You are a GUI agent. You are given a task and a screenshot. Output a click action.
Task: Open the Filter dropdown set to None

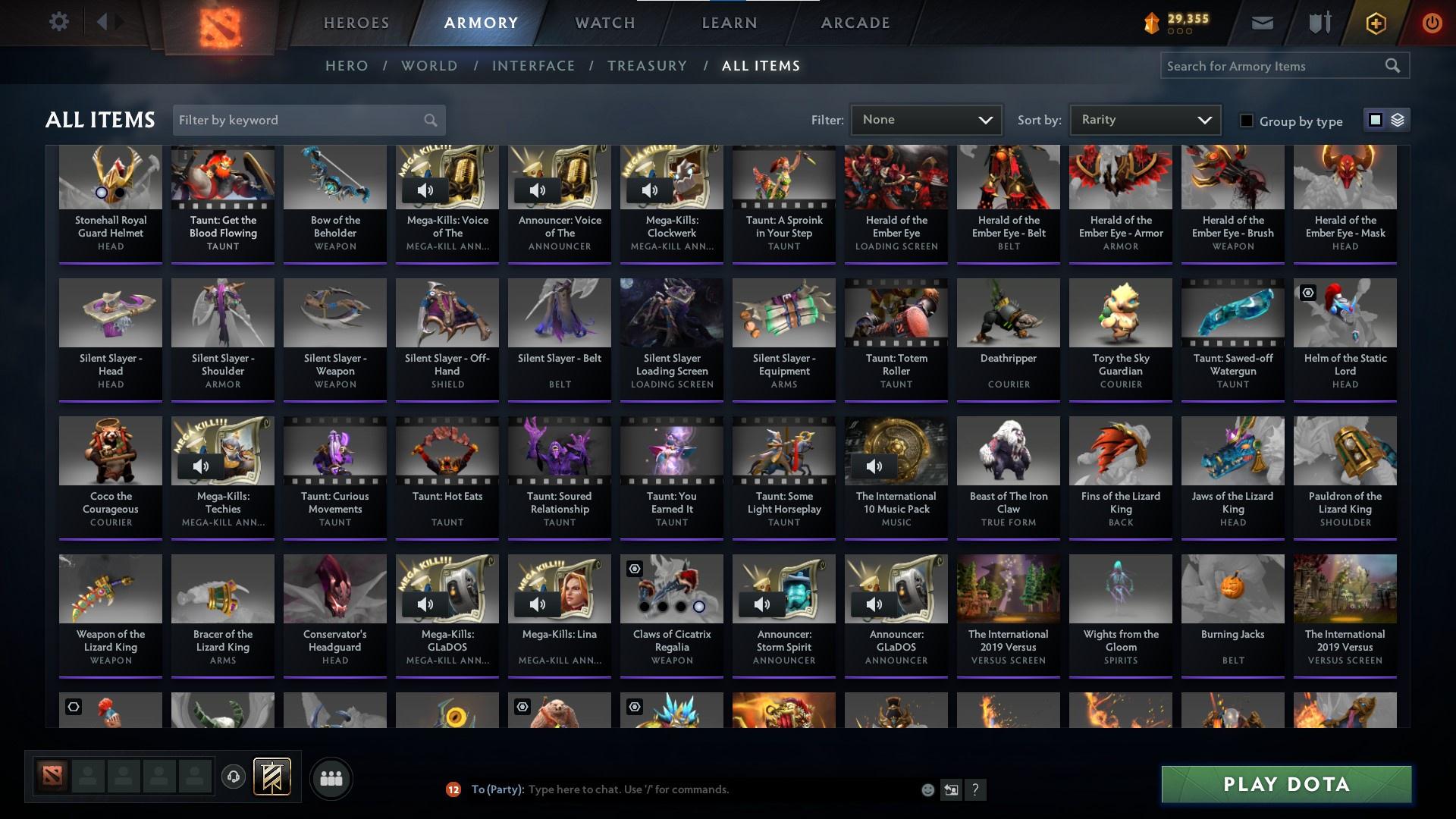925,119
